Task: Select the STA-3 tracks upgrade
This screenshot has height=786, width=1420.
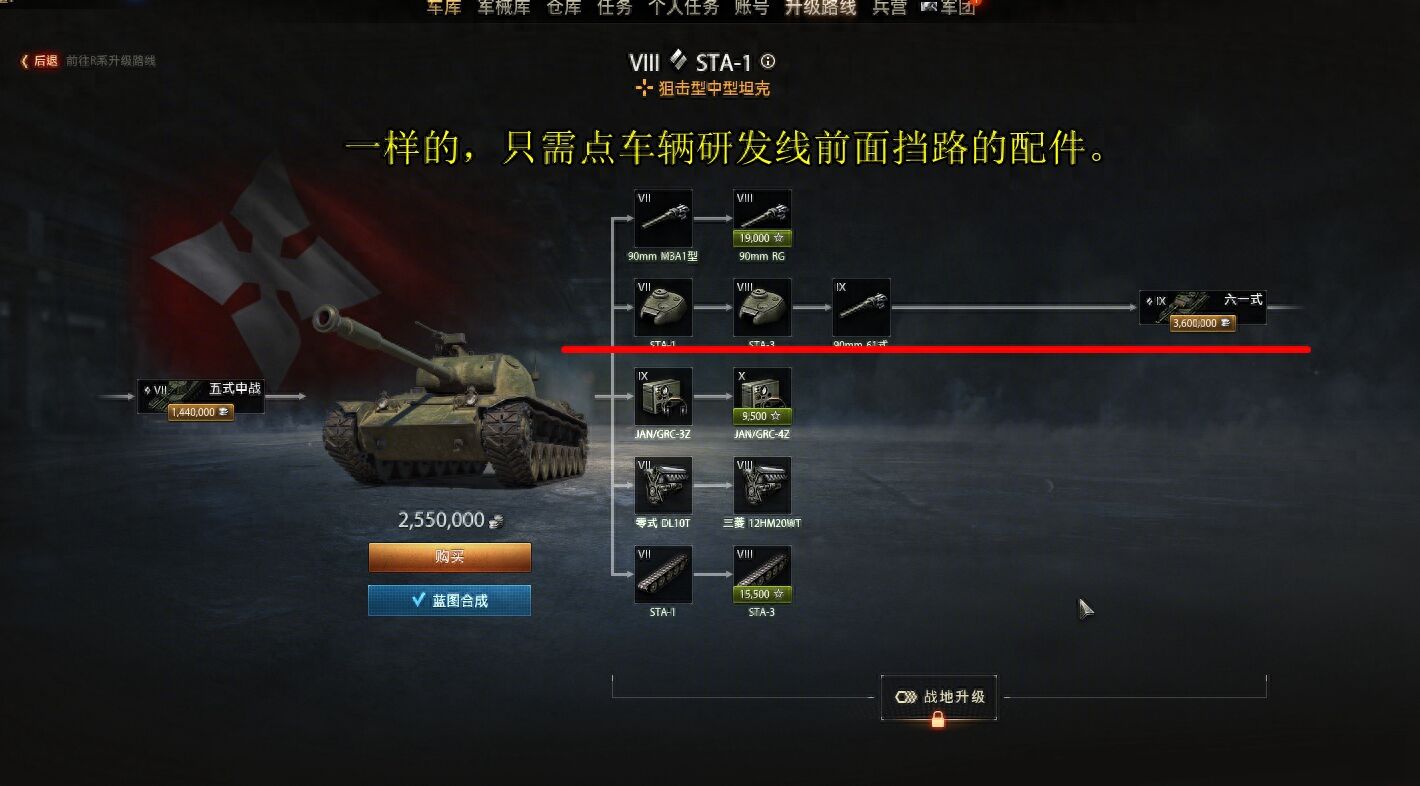Action: [761, 572]
